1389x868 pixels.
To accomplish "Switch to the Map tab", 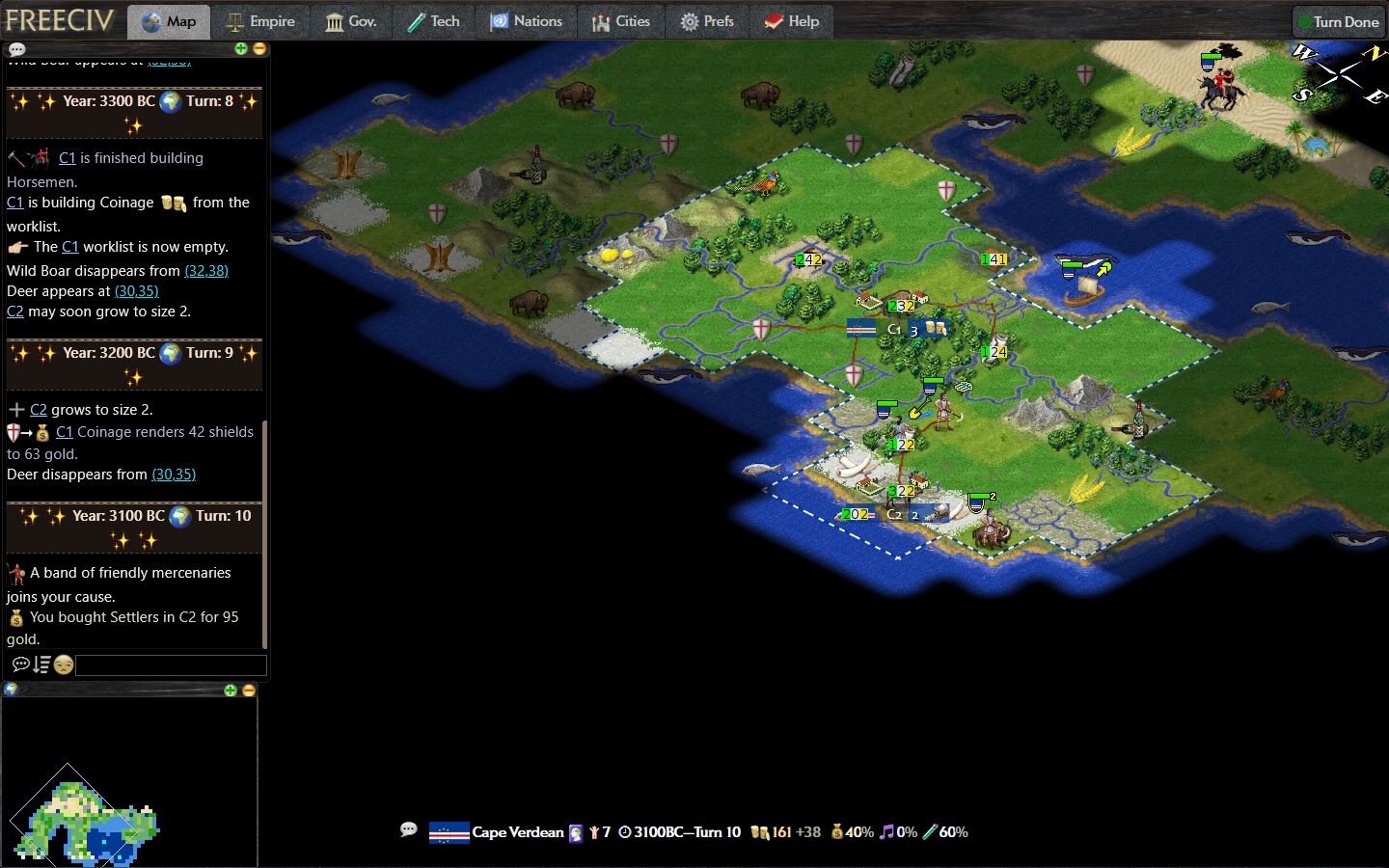I will pos(169,21).
